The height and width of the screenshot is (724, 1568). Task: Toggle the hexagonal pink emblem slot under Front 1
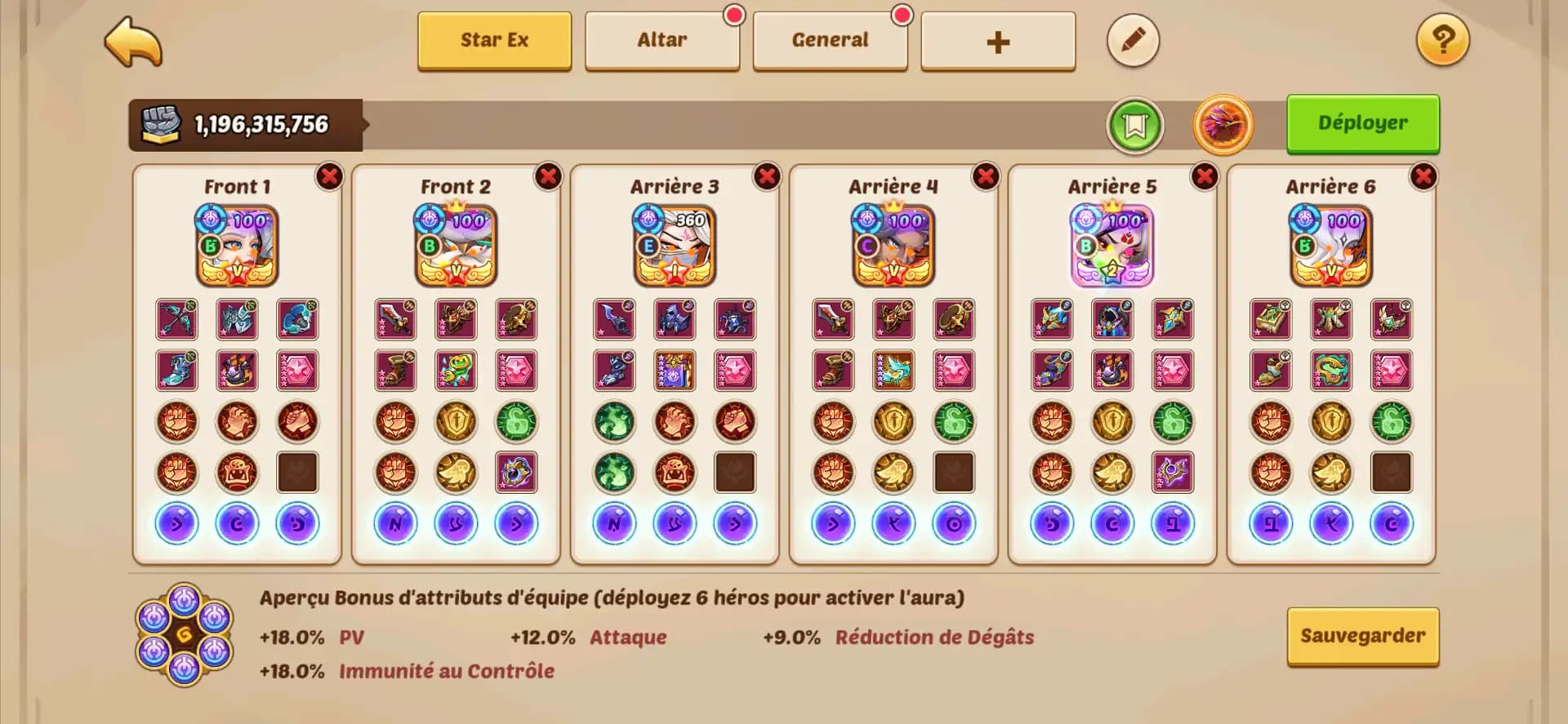(296, 370)
